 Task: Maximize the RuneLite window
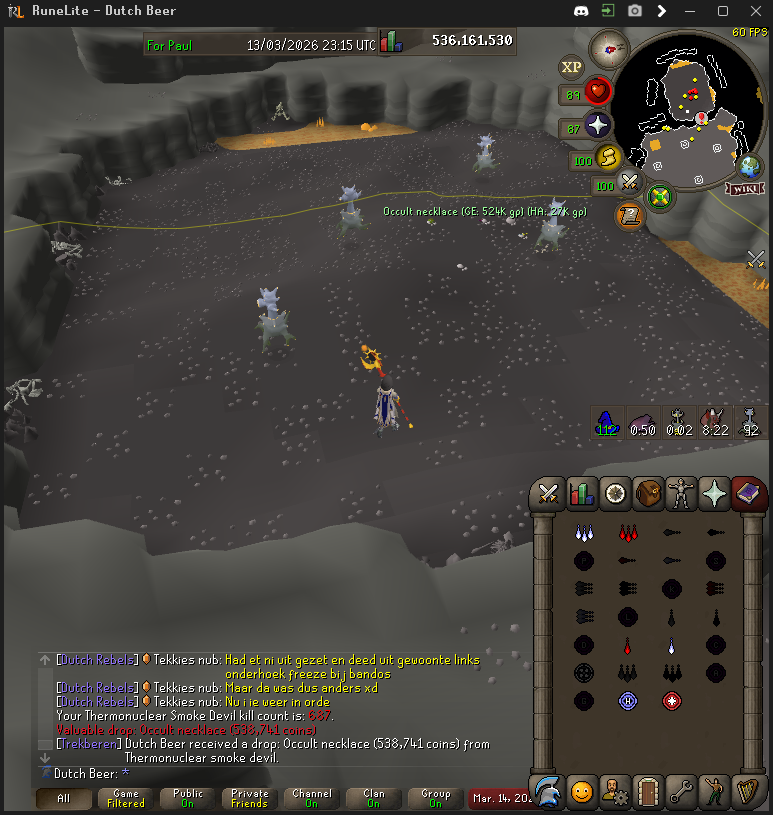723,11
